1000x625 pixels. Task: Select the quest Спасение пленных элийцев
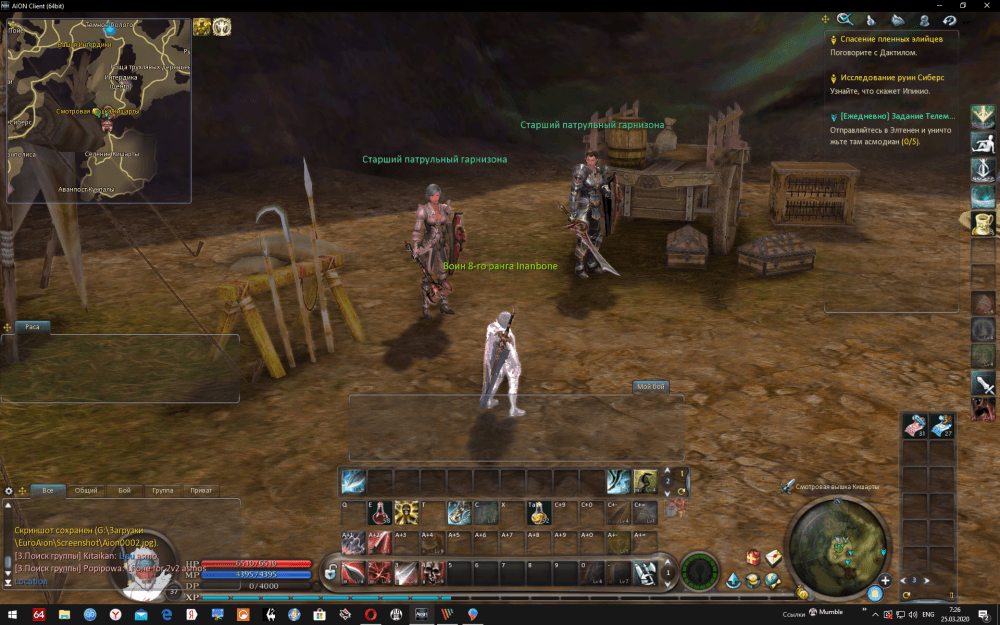click(891, 38)
